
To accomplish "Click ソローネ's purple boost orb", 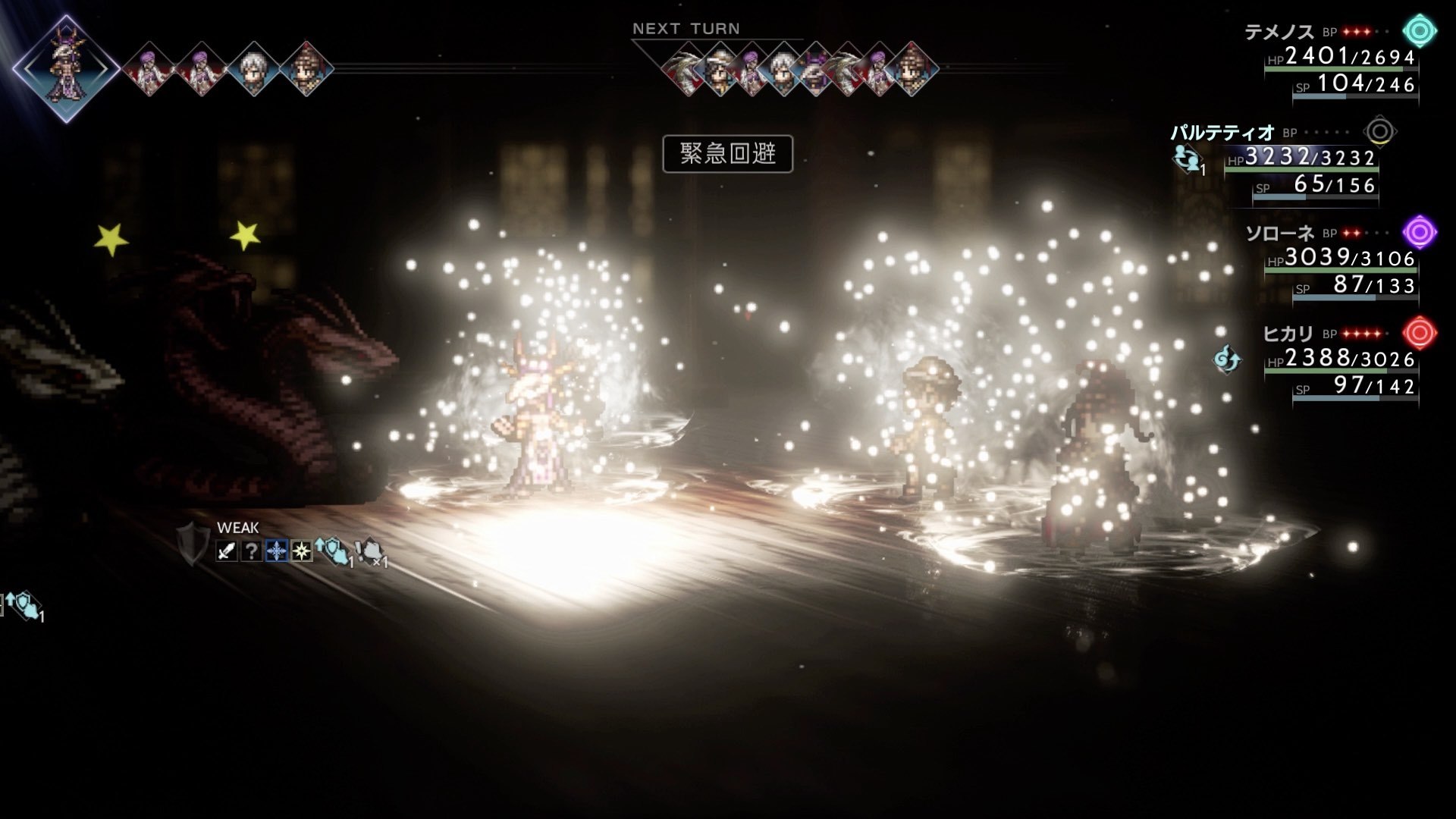I will [1419, 232].
